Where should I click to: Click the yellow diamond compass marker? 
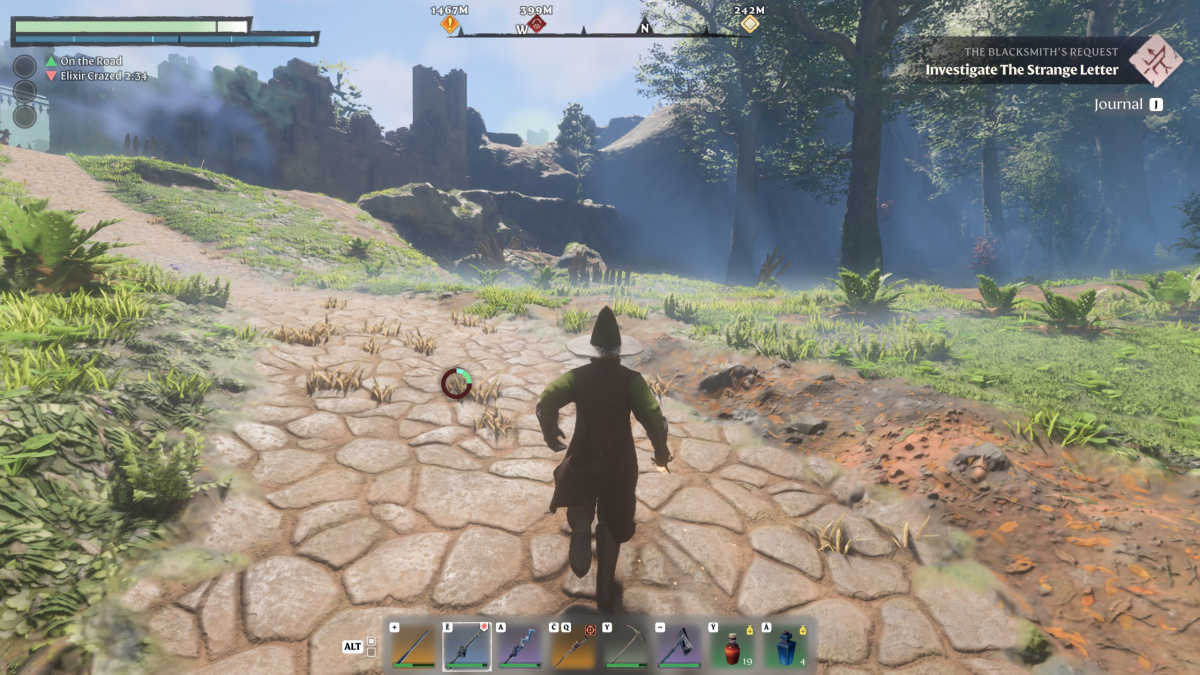pos(749,23)
